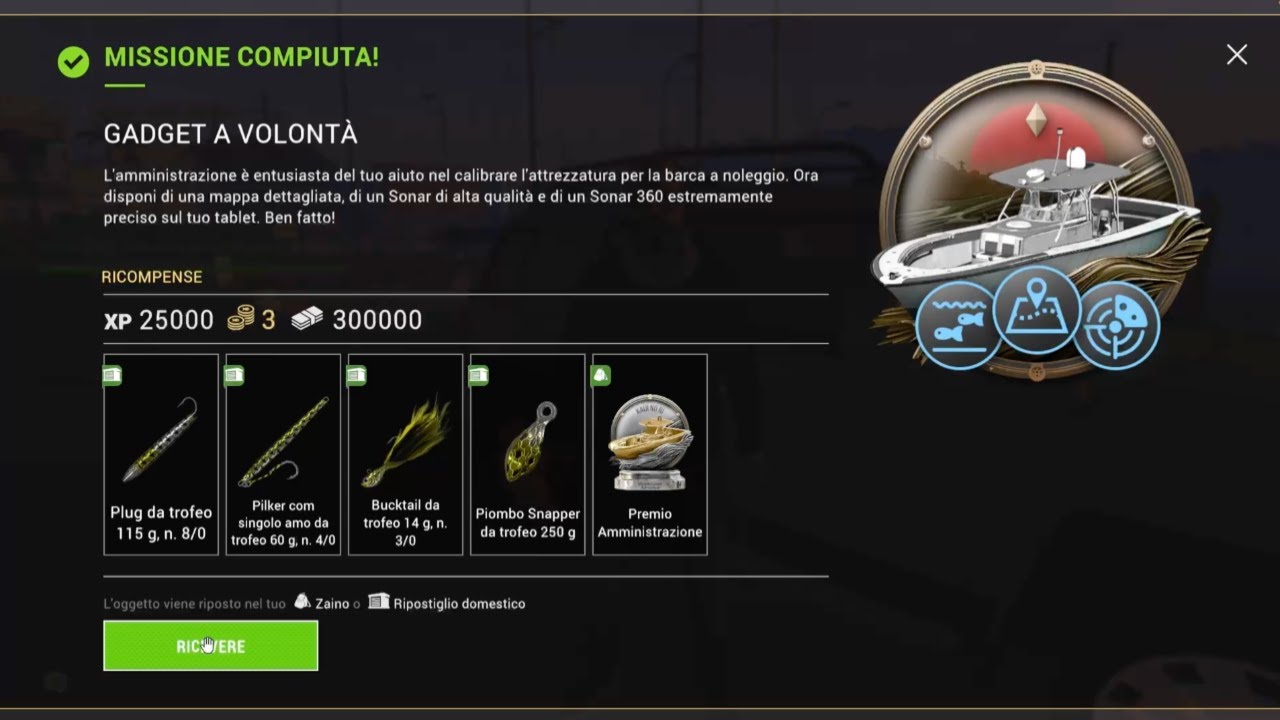Select the Bucktail da trofeo 14 g reward
1280x720 pixels.
(405, 454)
